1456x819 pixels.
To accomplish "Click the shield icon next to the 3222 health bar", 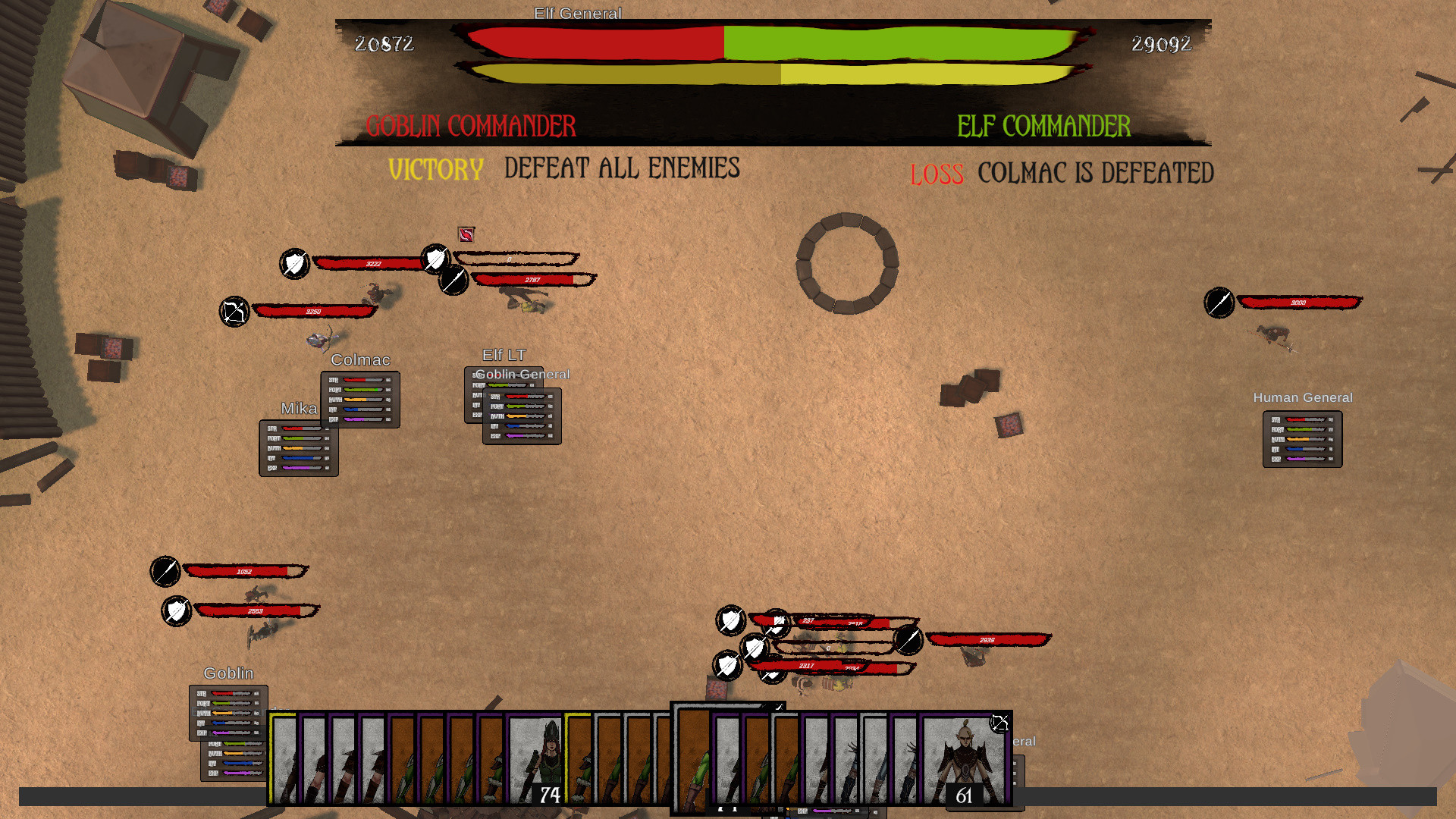I will coord(294,263).
